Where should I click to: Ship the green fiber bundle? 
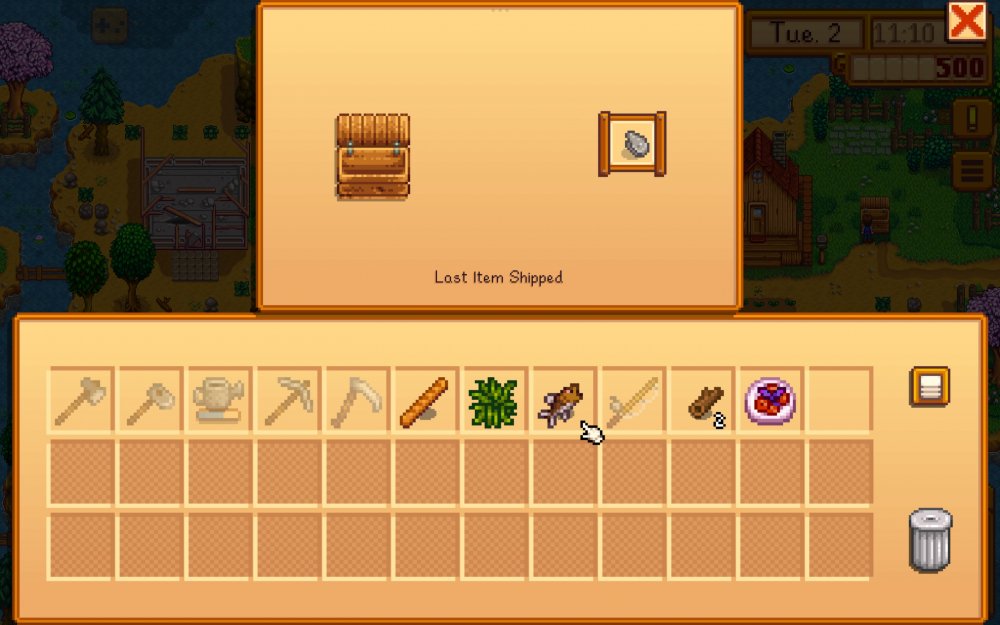(494, 400)
